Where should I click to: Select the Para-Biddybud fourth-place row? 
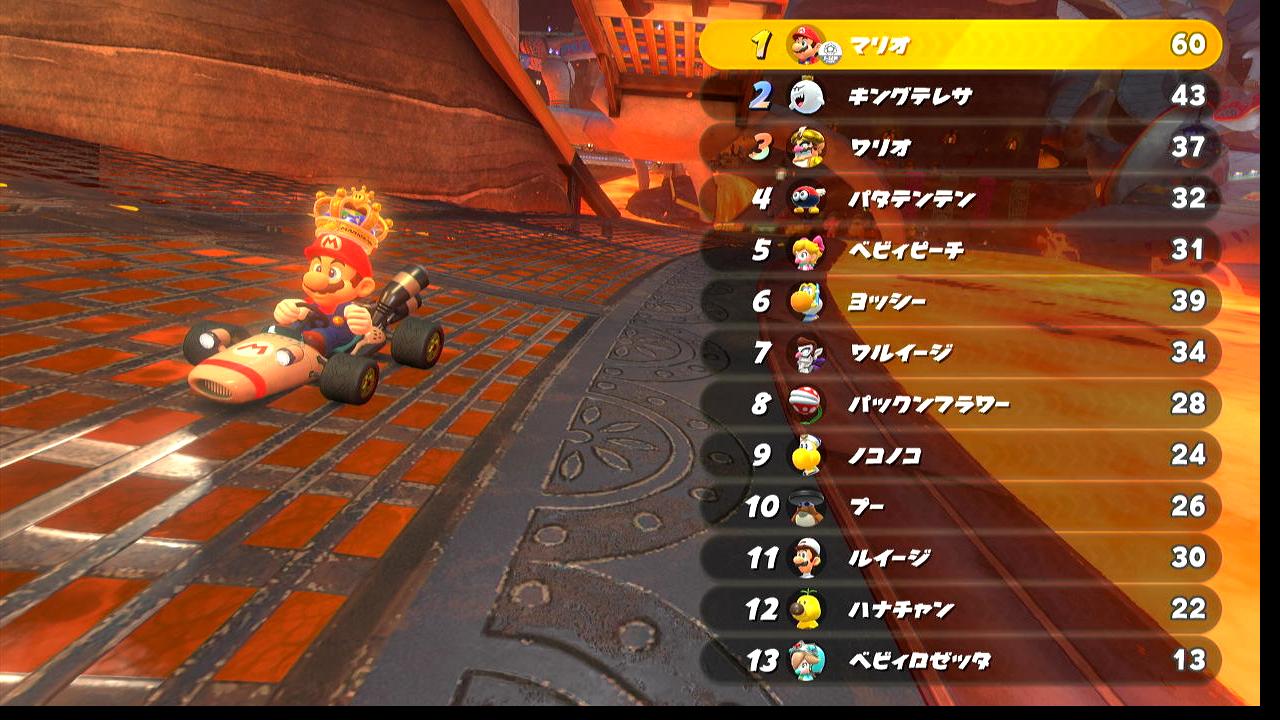click(960, 198)
